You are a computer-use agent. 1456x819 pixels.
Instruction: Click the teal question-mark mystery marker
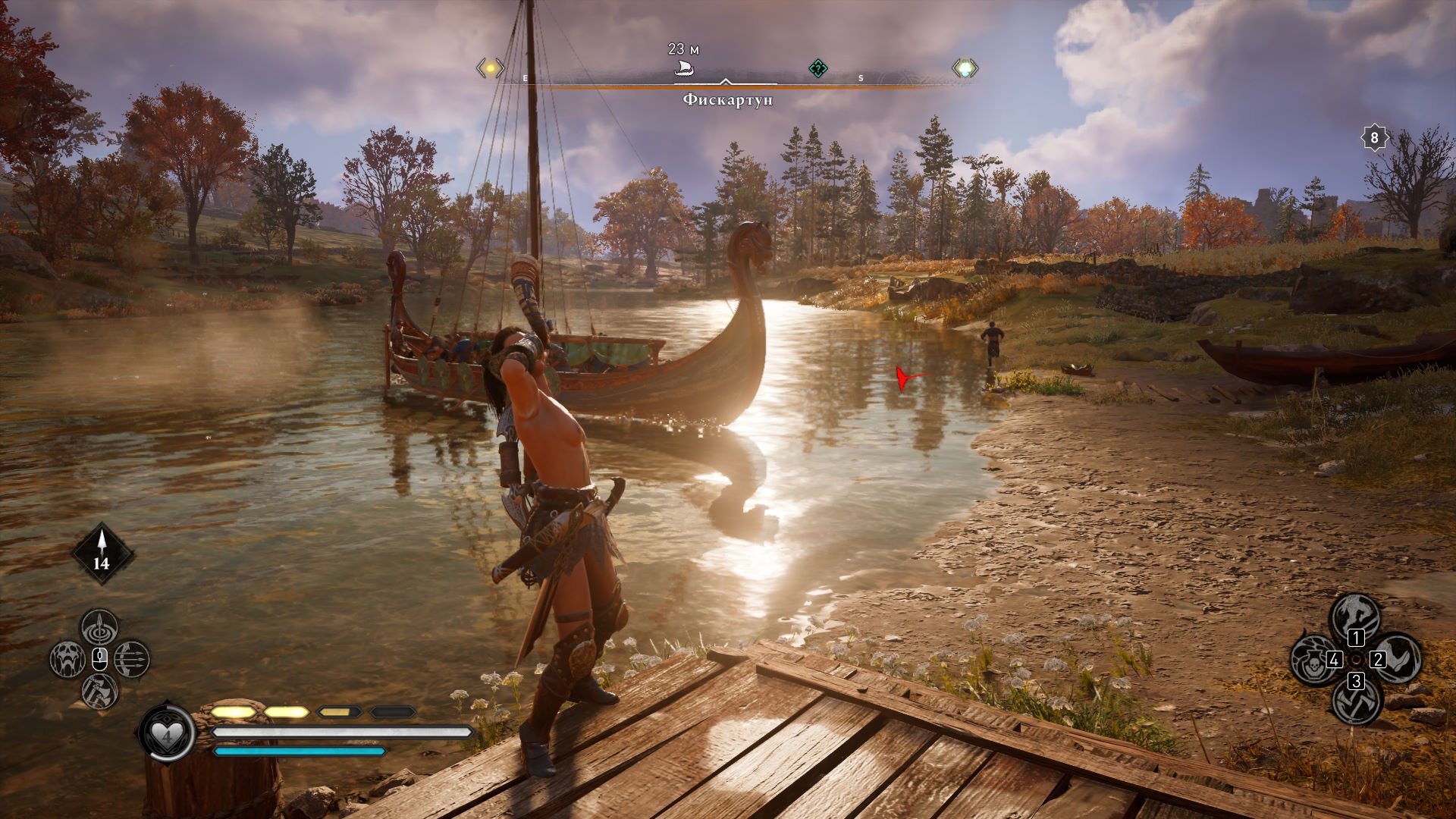click(817, 69)
